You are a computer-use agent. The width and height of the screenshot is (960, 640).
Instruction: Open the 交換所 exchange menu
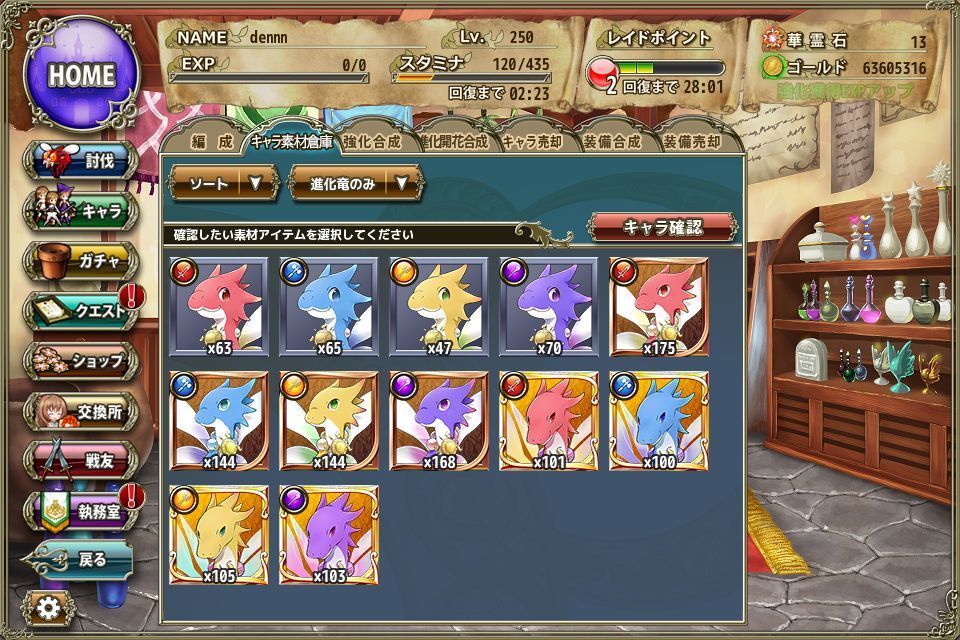[84, 410]
